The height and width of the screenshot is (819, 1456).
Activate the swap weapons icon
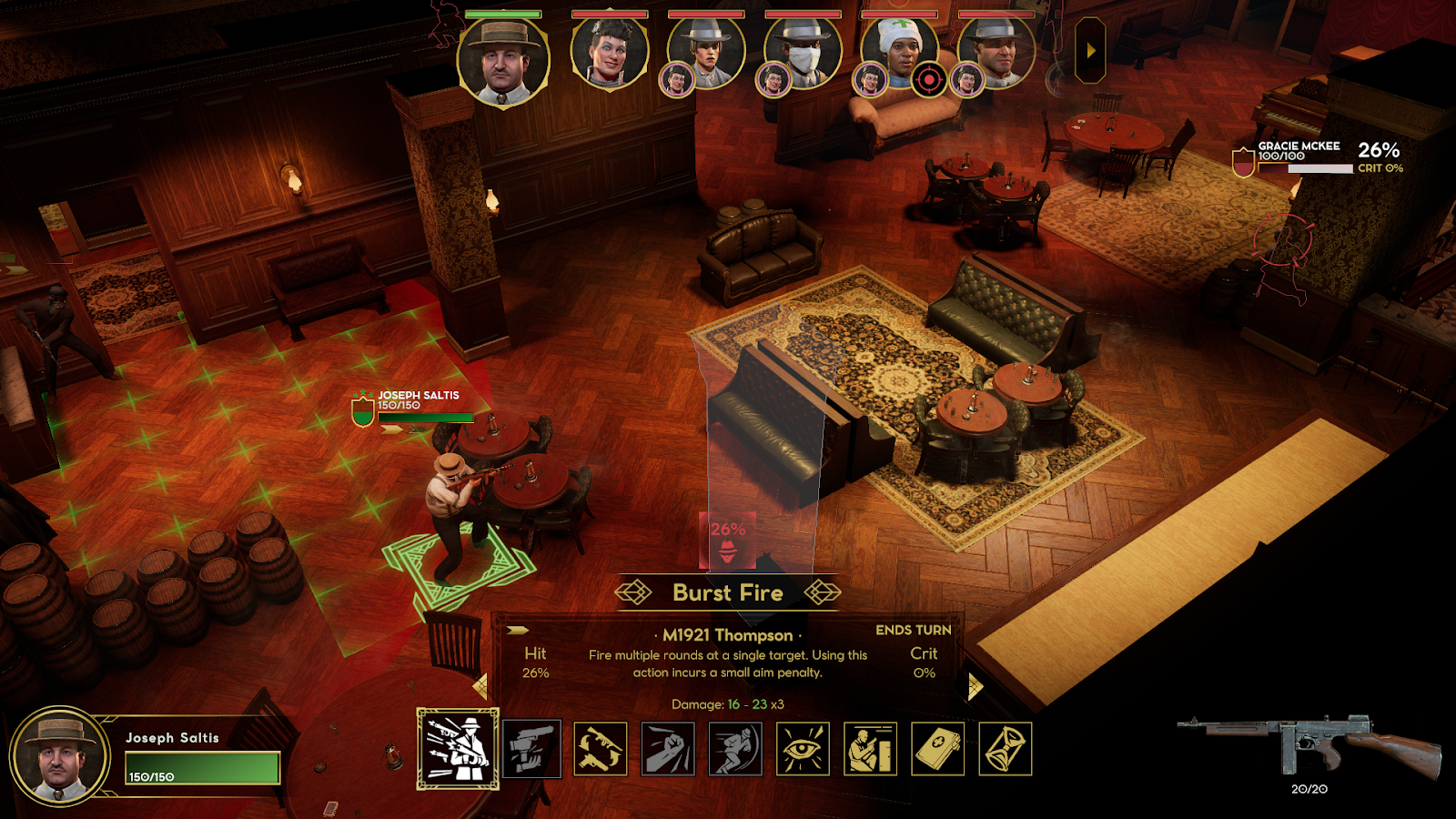601,749
